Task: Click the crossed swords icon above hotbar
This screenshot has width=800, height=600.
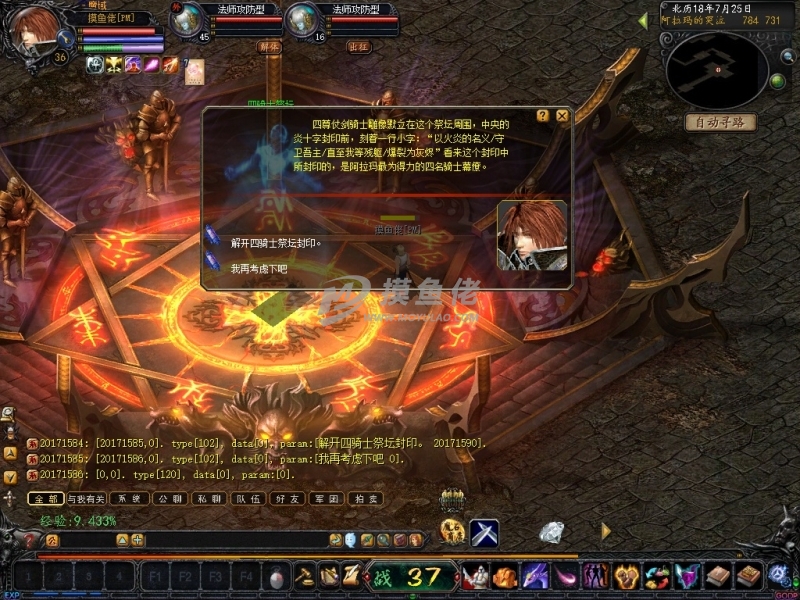Action: pyautogui.click(x=485, y=533)
